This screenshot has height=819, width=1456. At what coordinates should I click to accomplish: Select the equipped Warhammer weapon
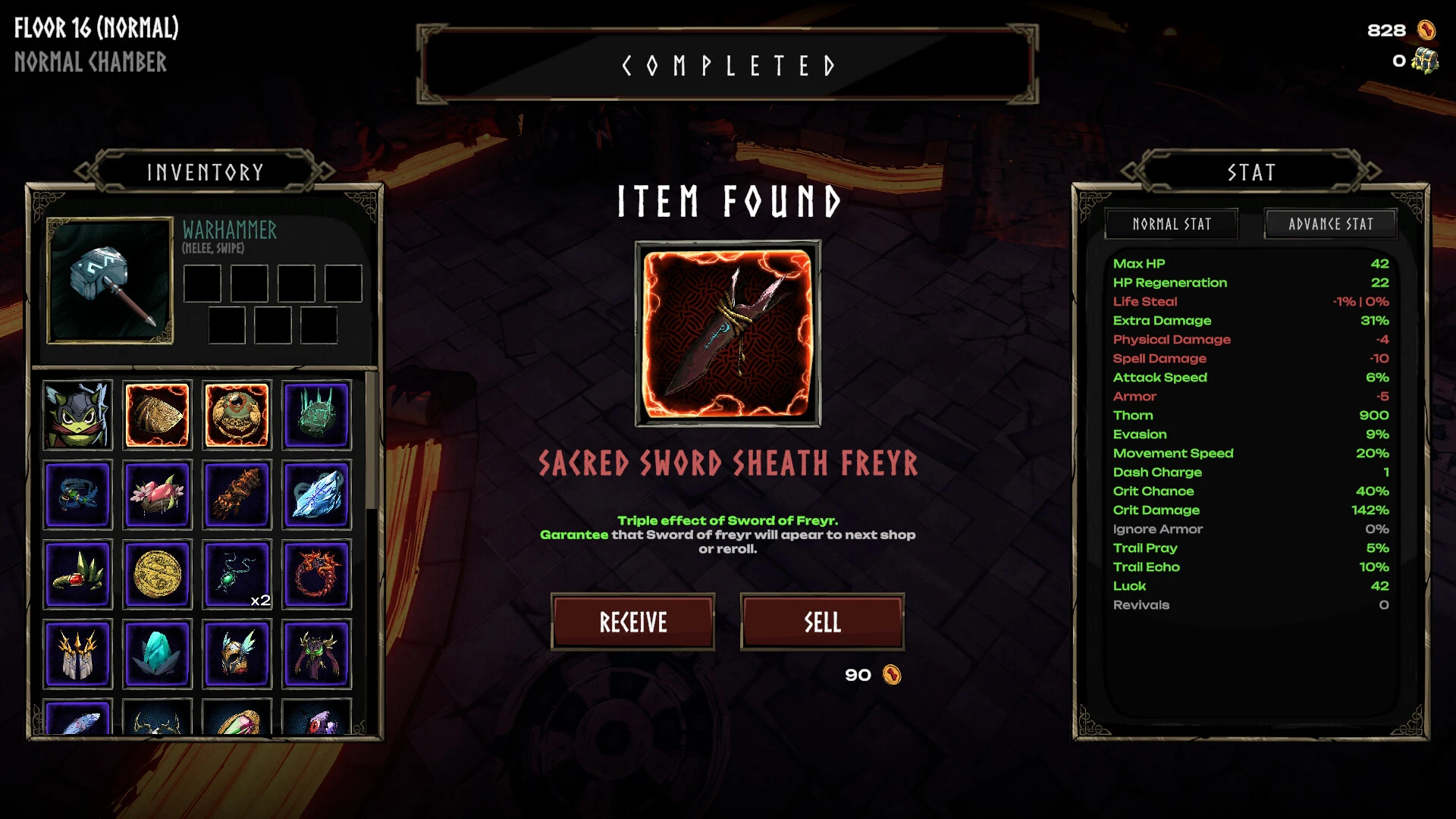tap(110, 281)
